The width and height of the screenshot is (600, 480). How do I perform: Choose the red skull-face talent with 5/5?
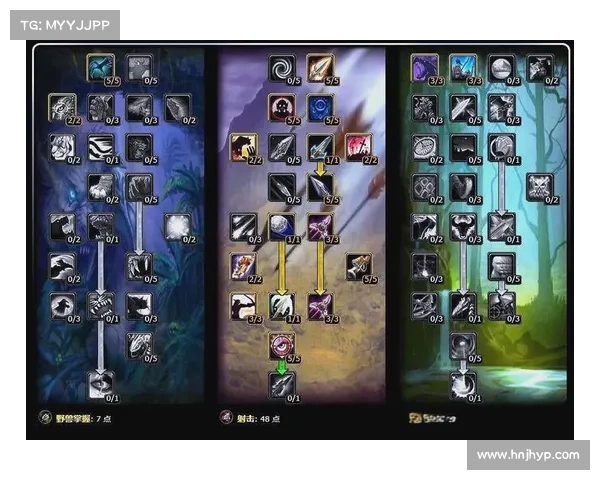pos(282,107)
